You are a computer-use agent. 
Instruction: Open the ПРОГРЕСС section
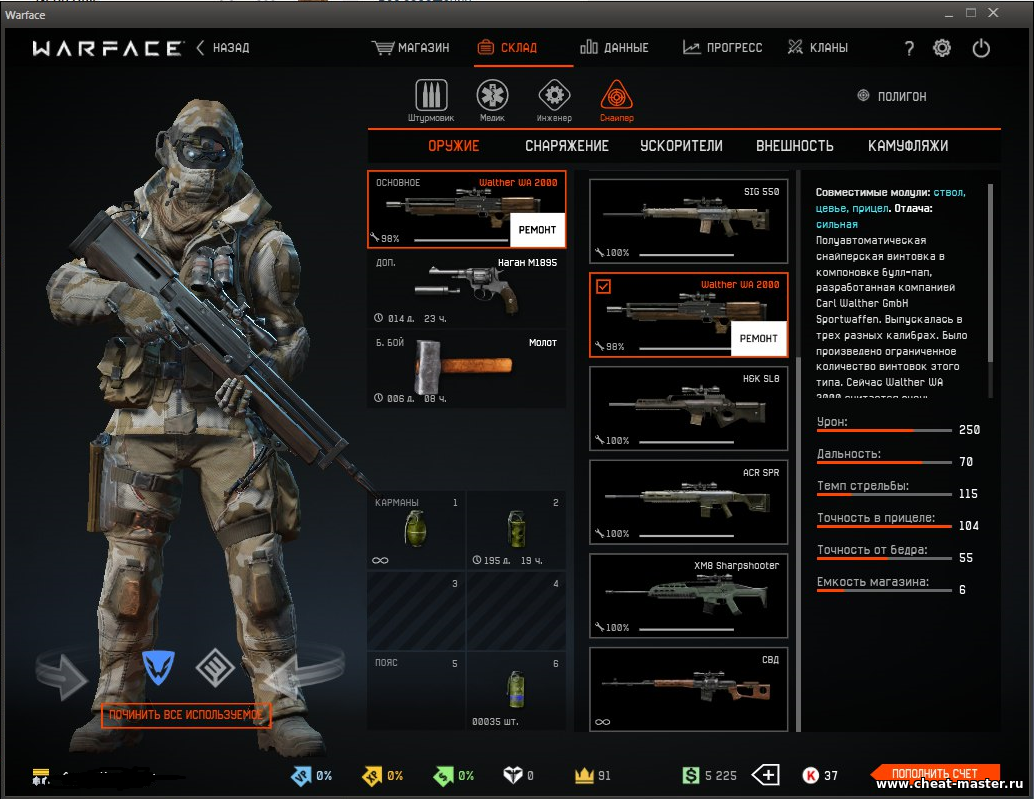722,48
